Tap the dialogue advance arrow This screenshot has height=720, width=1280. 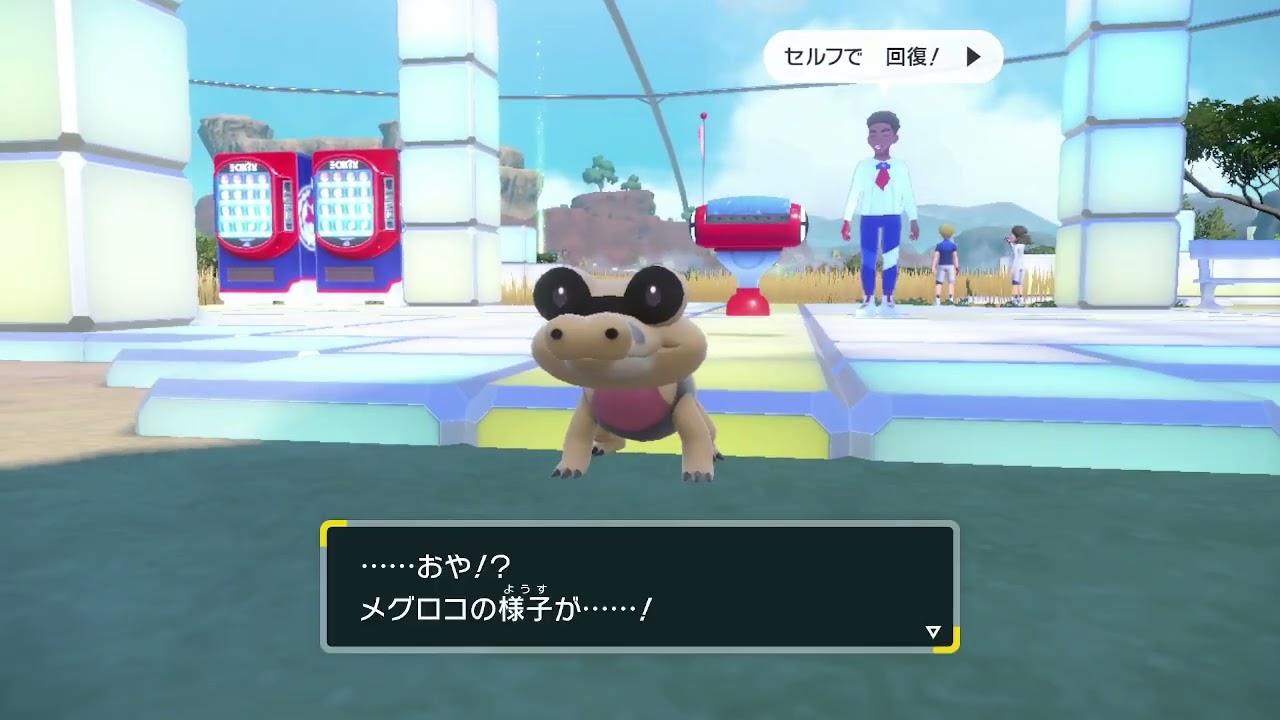pyautogui.click(x=932, y=630)
